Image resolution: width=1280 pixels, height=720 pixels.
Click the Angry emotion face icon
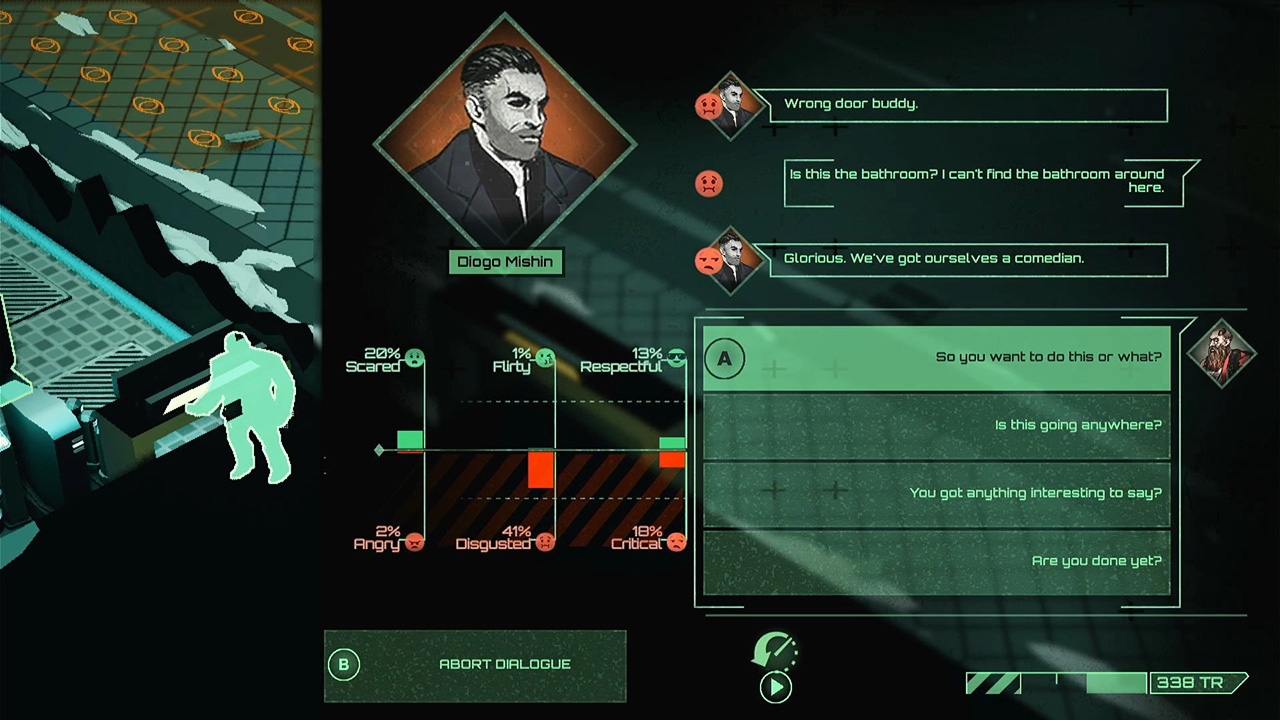[415, 542]
